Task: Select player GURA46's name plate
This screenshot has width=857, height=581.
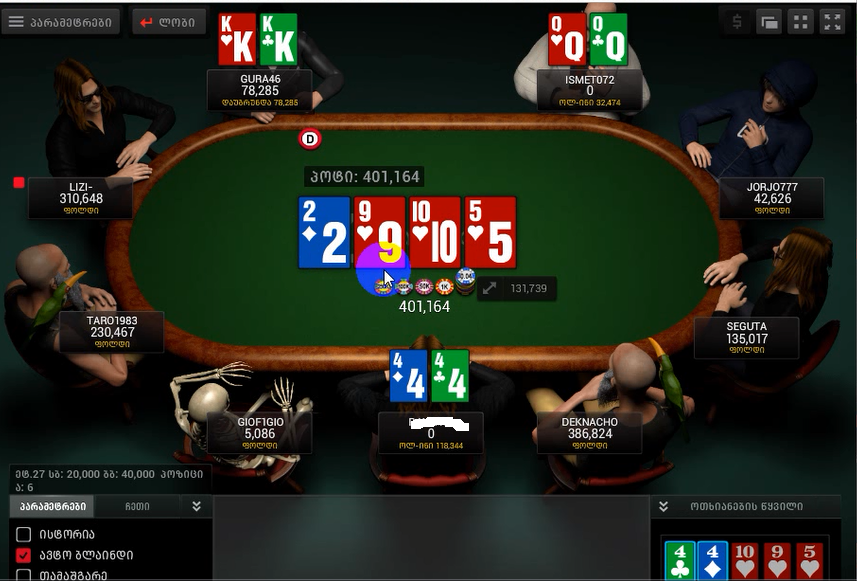Action: (x=260, y=90)
